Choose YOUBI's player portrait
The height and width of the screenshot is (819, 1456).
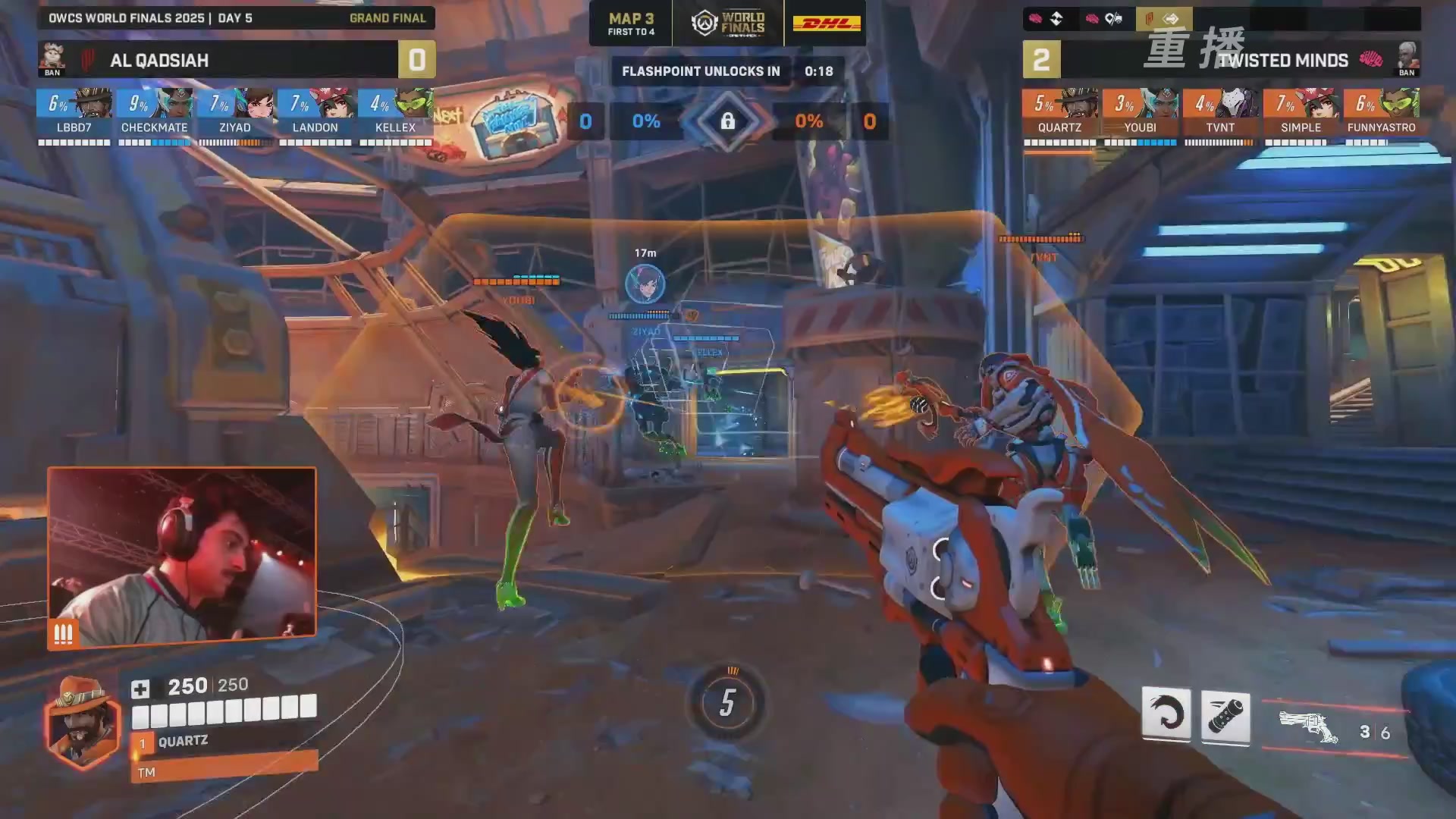click(x=1159, y=103)
